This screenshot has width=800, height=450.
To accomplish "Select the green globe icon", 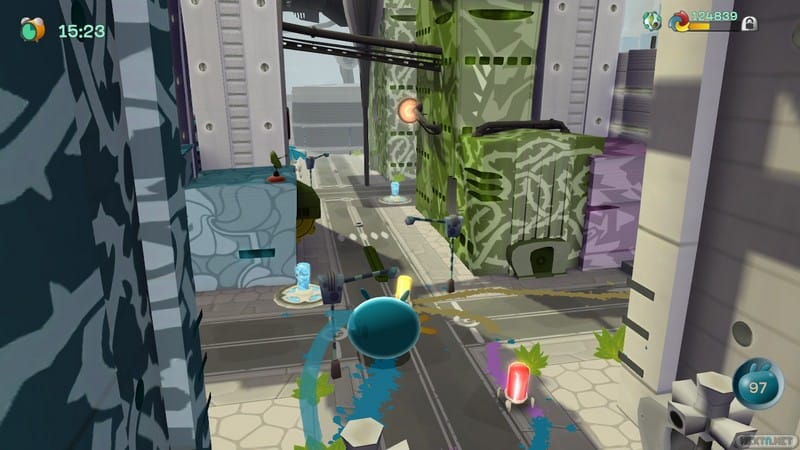I will tap(651, 18).
